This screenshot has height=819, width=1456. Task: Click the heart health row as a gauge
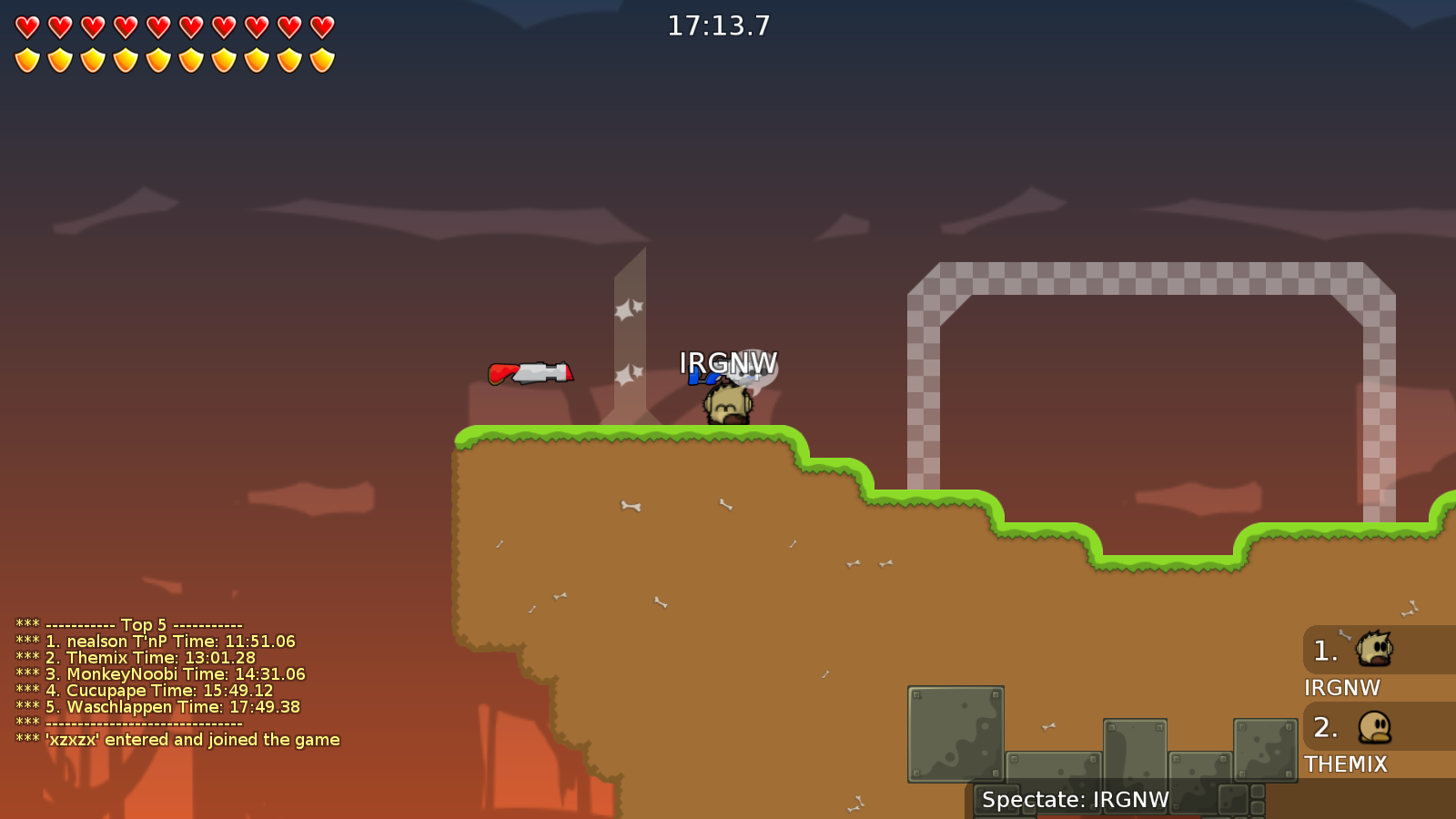pyautogui.click(x=173, y=26)
